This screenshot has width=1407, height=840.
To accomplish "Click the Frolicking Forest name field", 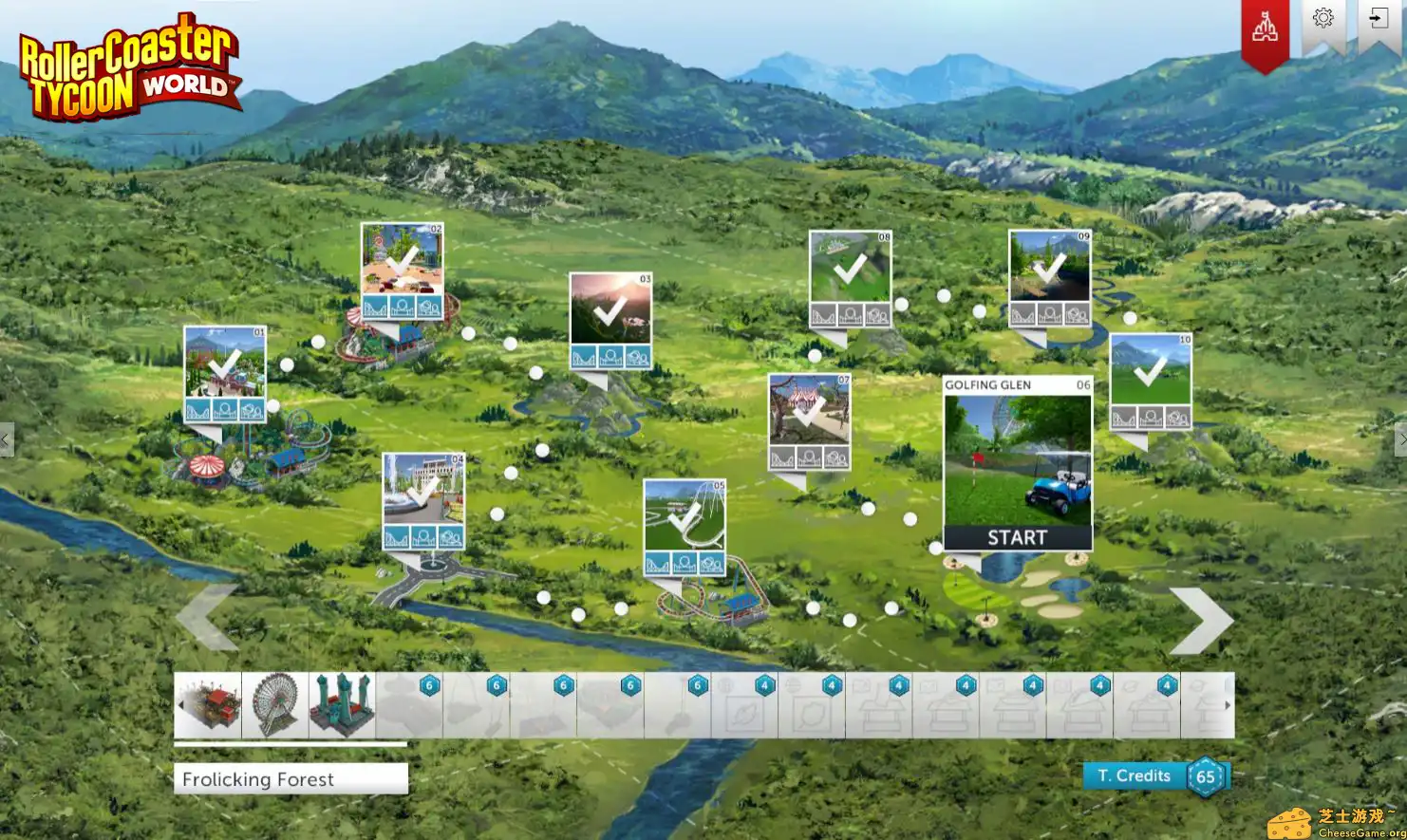I will click(x=290, y=779).
